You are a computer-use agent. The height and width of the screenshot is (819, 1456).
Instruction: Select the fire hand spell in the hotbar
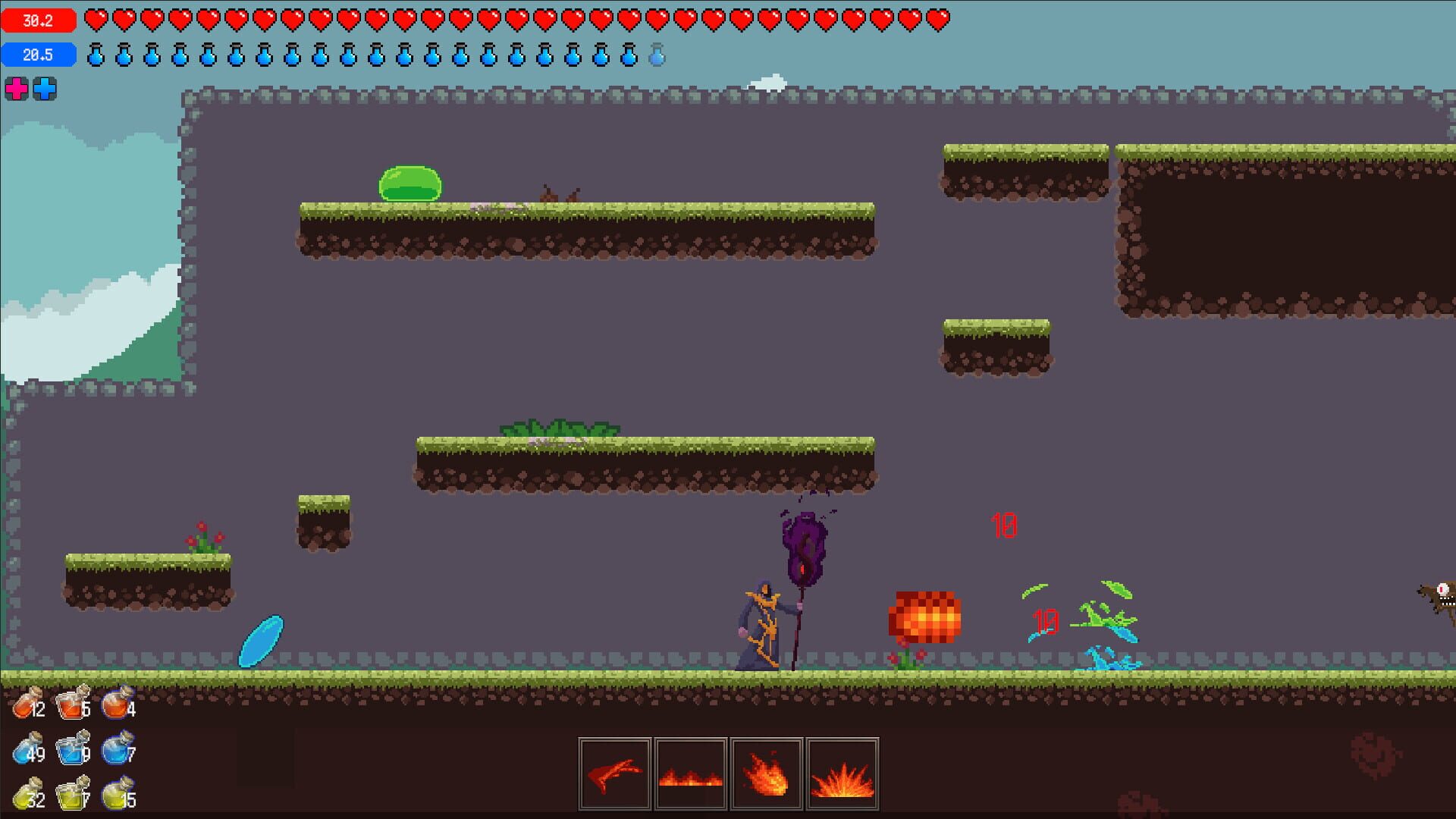point(616,772)
